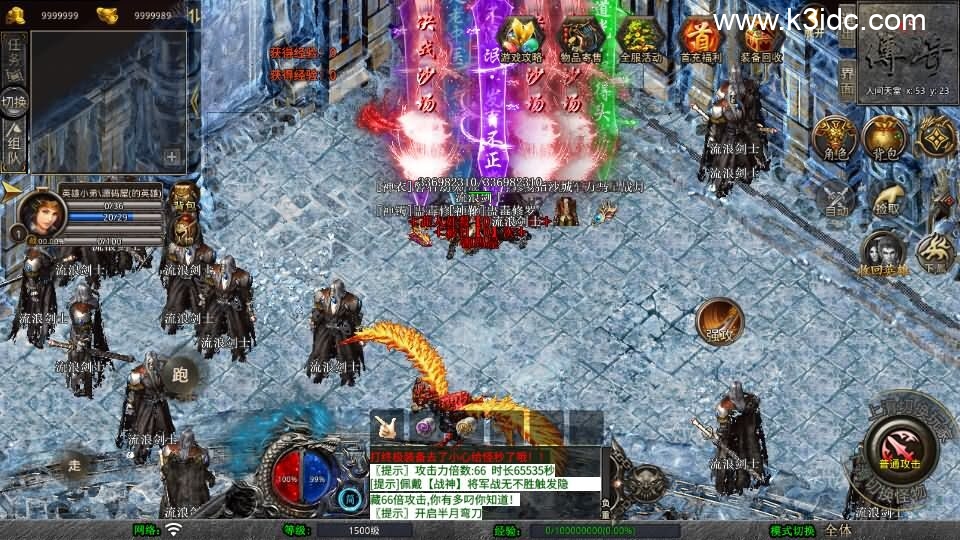Open the 全服活动 server events icon
The width and height of the screenshot is (960, 540).
(640, 38)
